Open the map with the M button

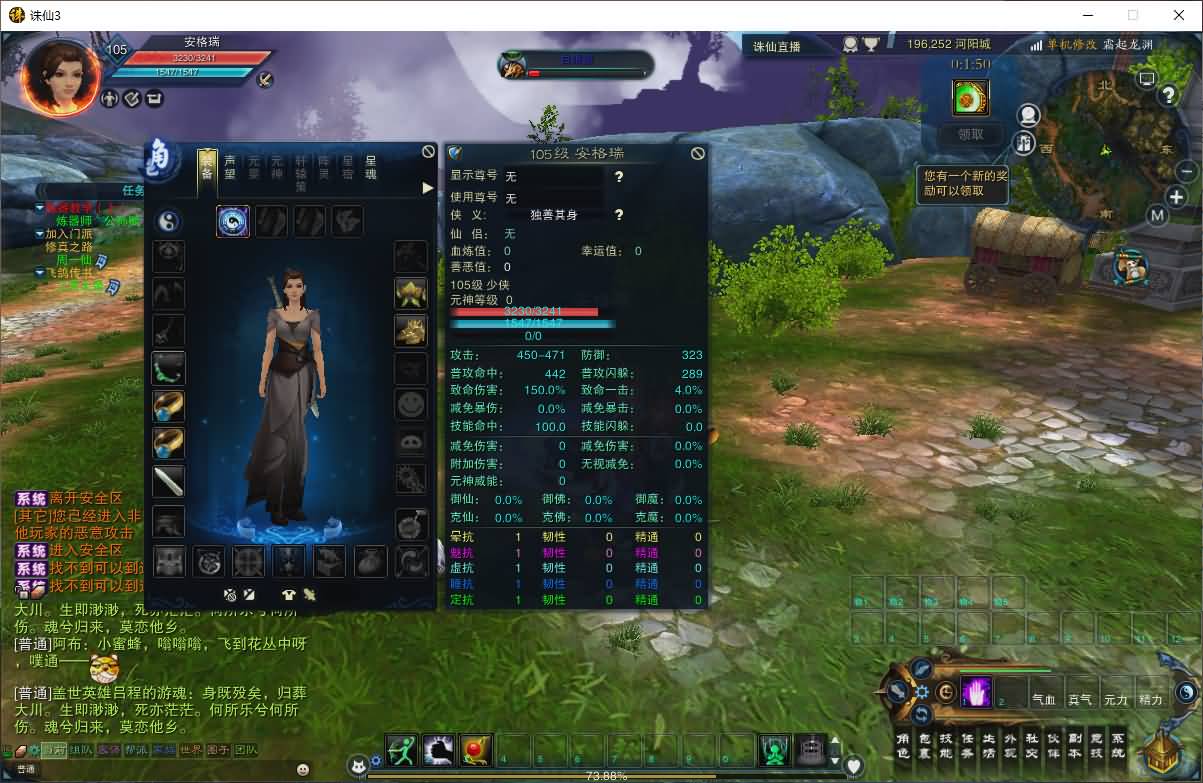point(1157,215)
